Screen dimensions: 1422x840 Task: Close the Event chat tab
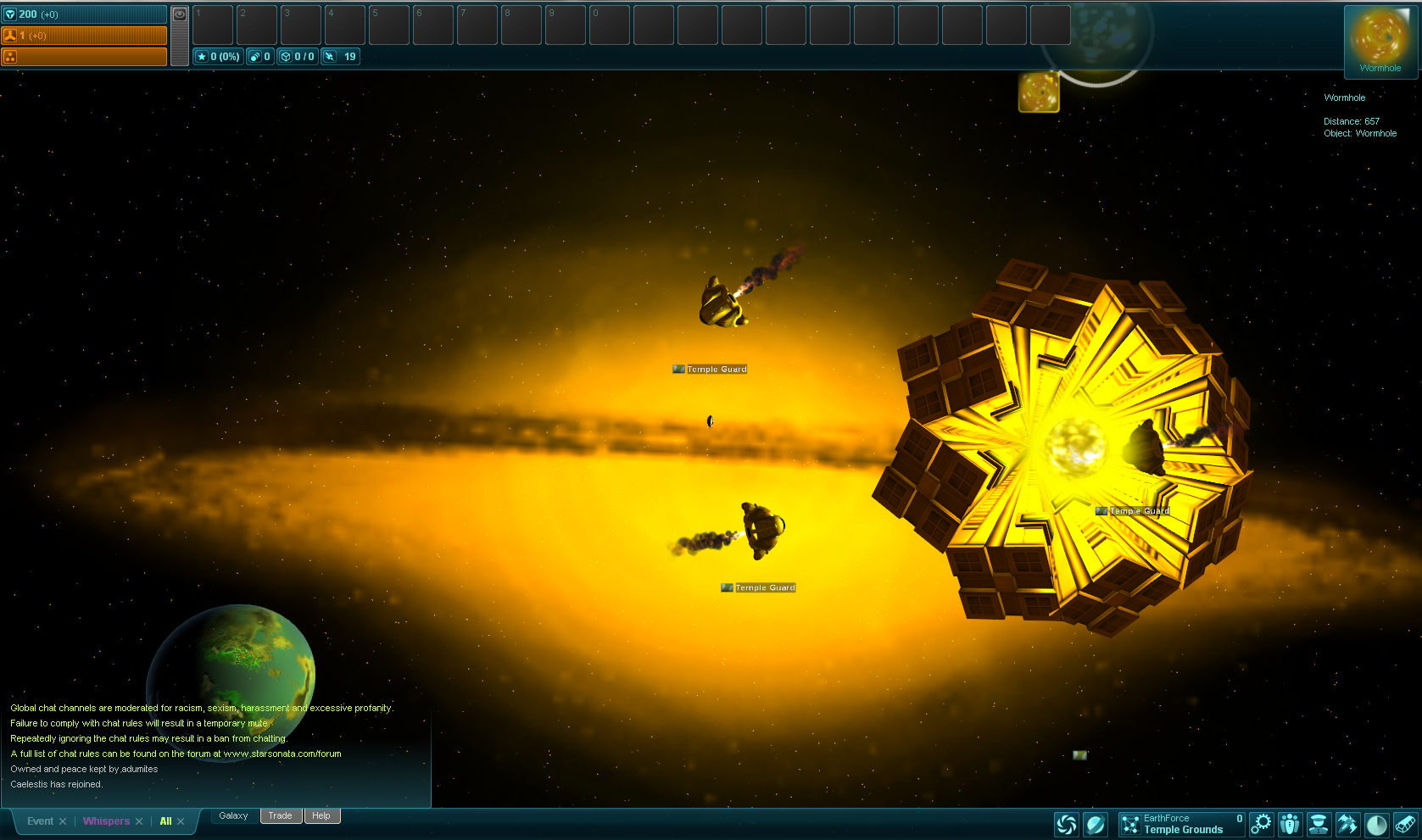(x=63, y=821)
